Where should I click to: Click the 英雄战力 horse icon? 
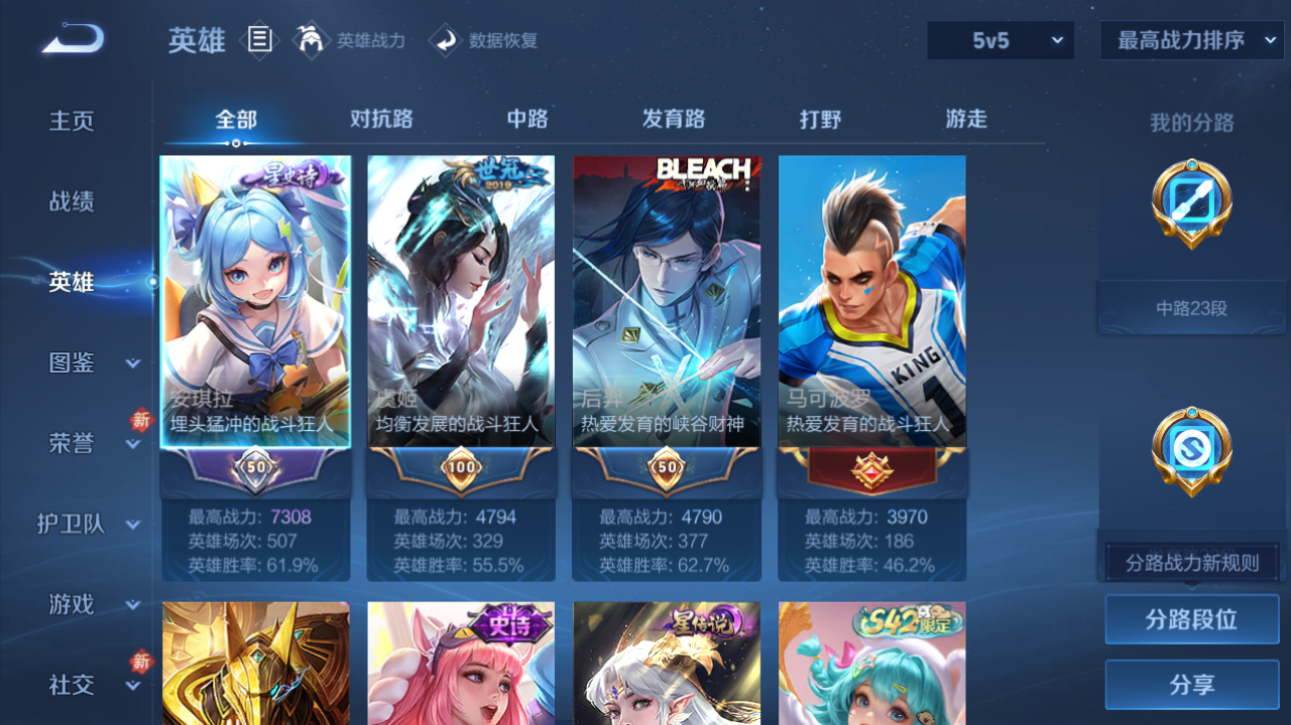coord(313,39)
